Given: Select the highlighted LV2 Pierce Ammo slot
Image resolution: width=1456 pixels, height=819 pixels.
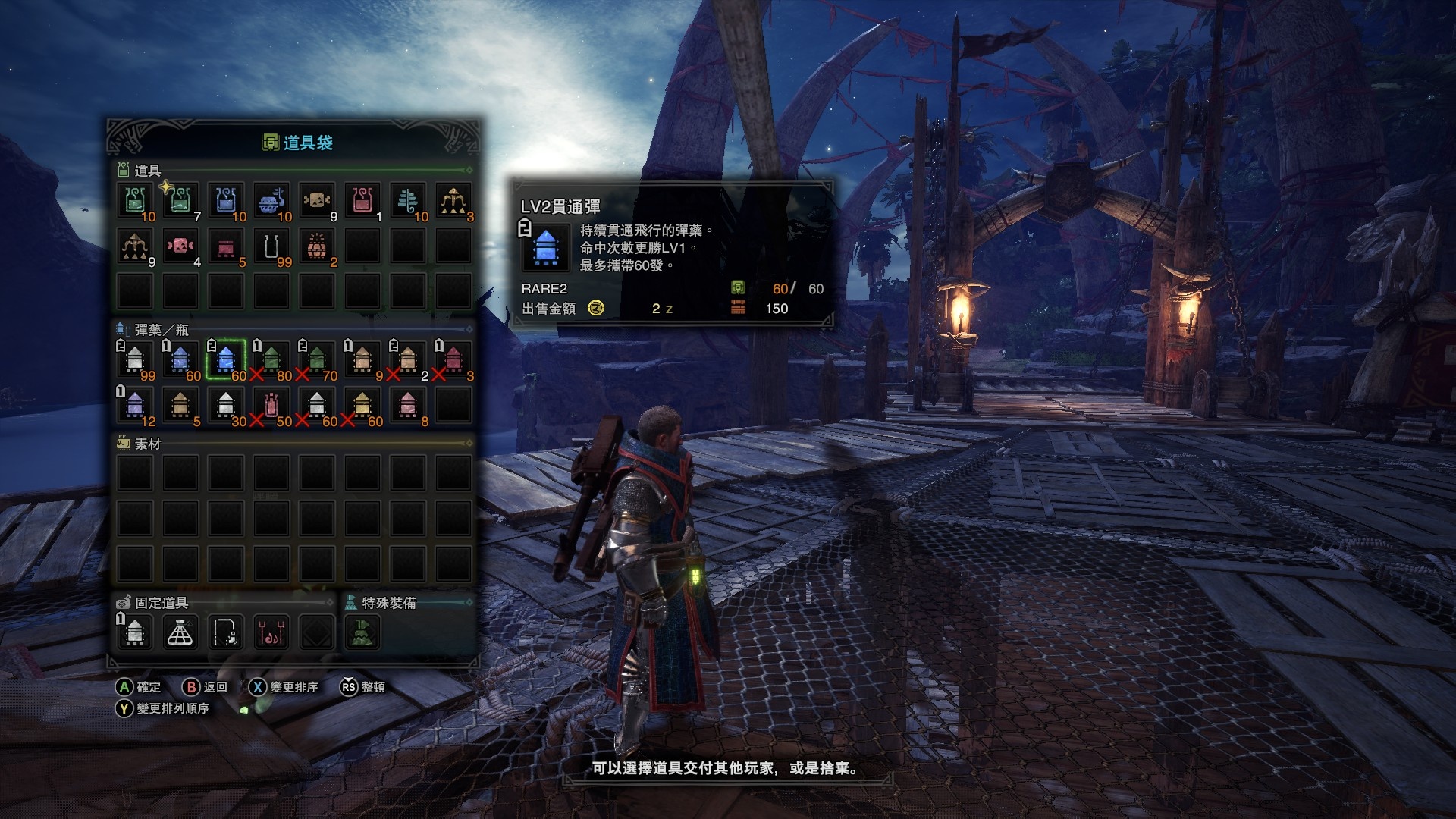Looking at the screenshot, I should [x=226, y=359].
